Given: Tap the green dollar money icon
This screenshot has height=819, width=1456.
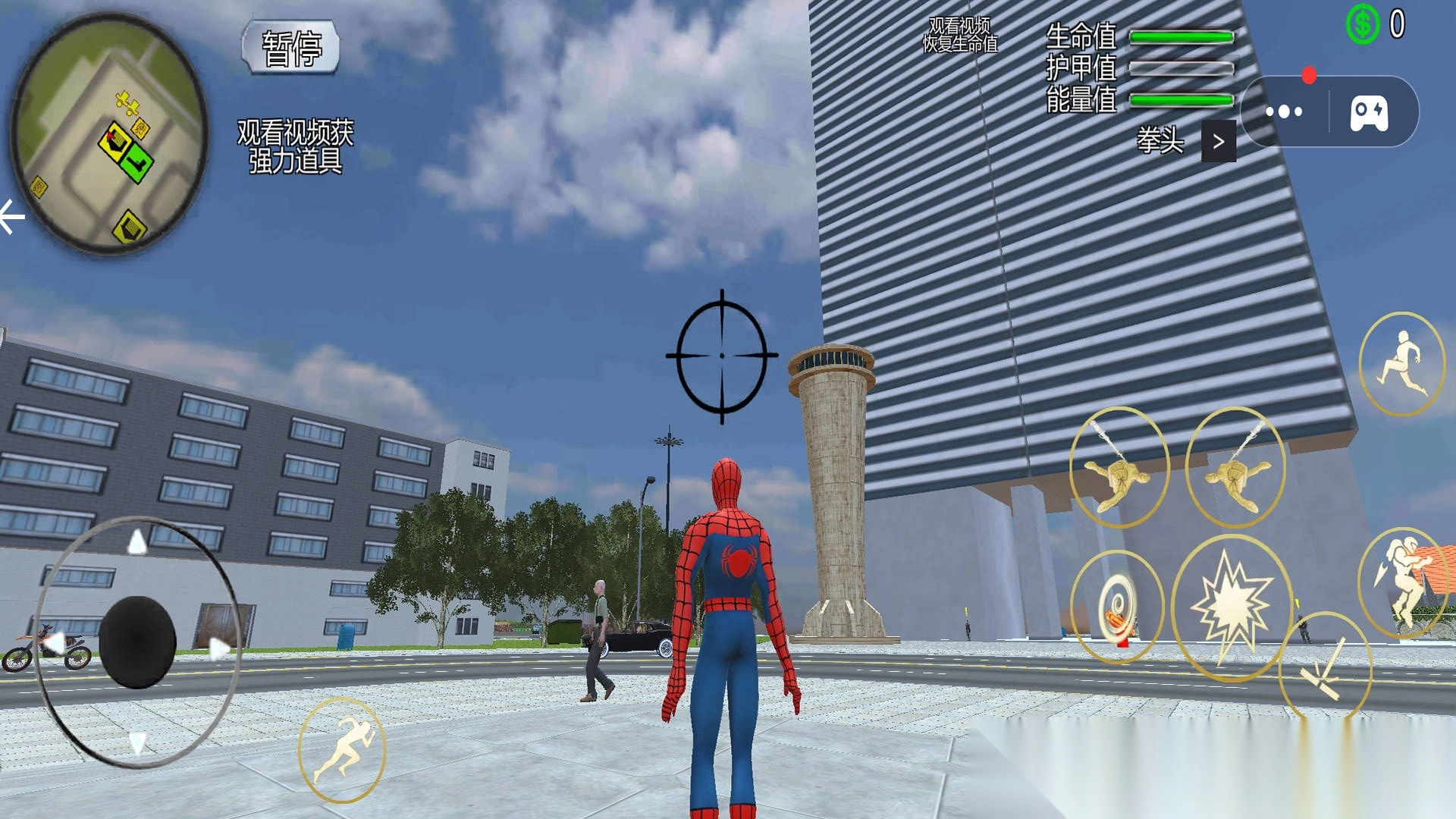Looking at the screenshot, I should (x=1362, y=24).
